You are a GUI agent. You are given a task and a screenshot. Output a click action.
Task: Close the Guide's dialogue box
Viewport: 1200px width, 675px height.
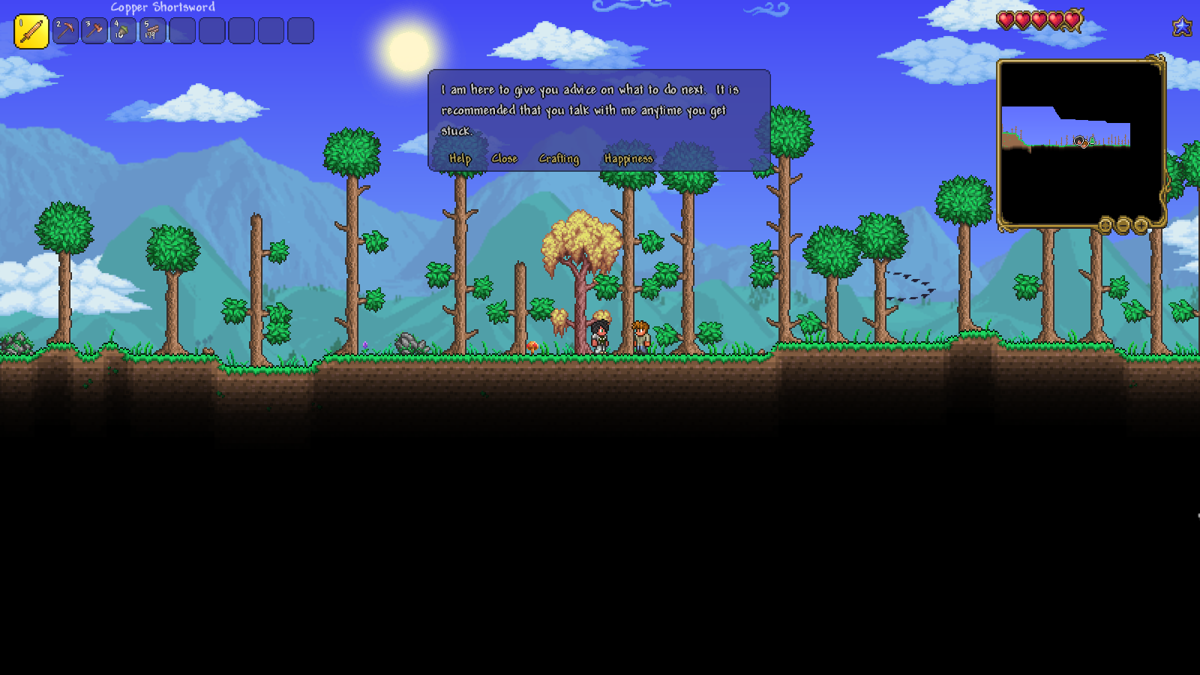505,159
